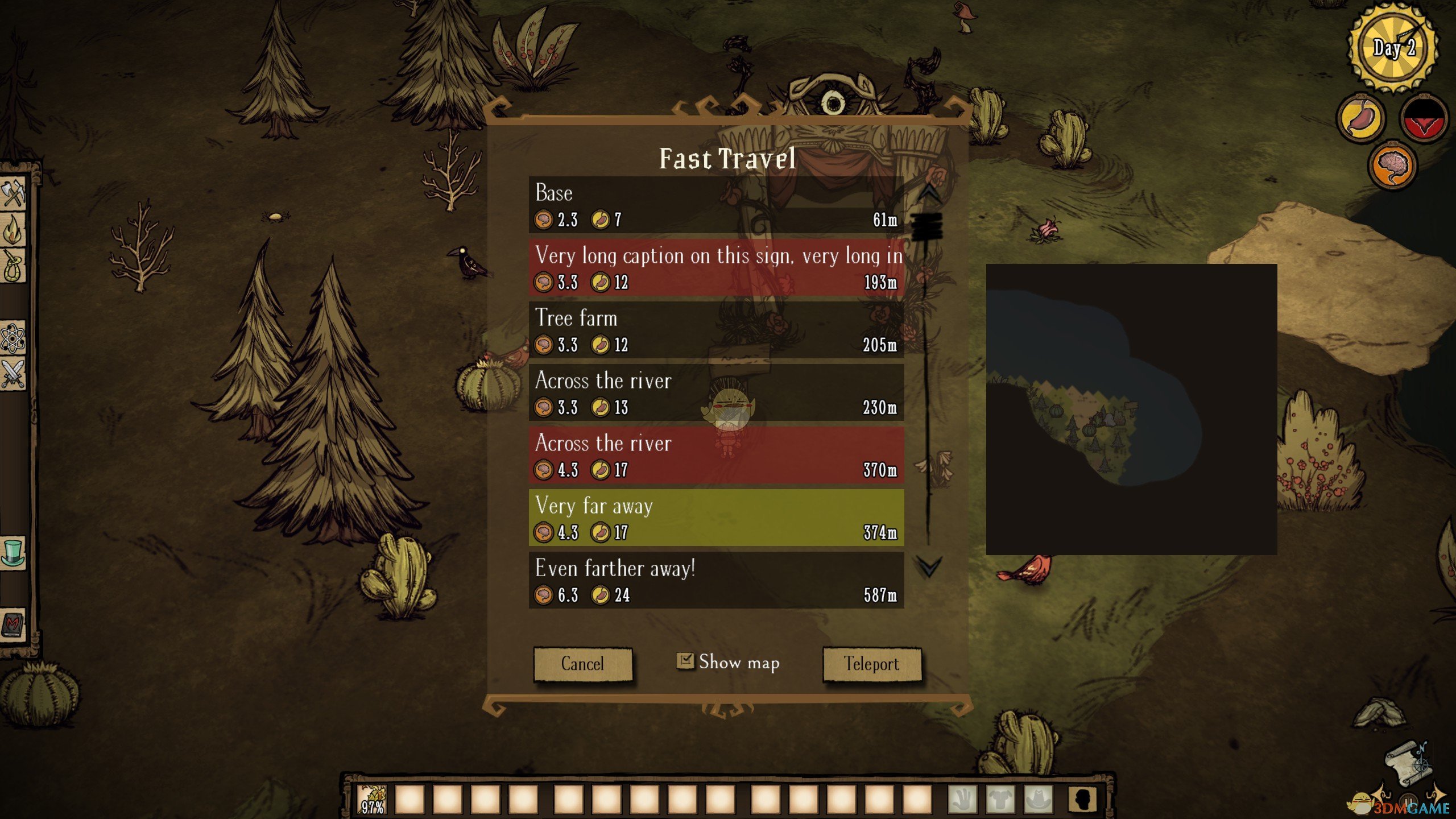Confirm with the Teleport button
This screenshot has width=1456, height=819.
click(x=871, y=664)
